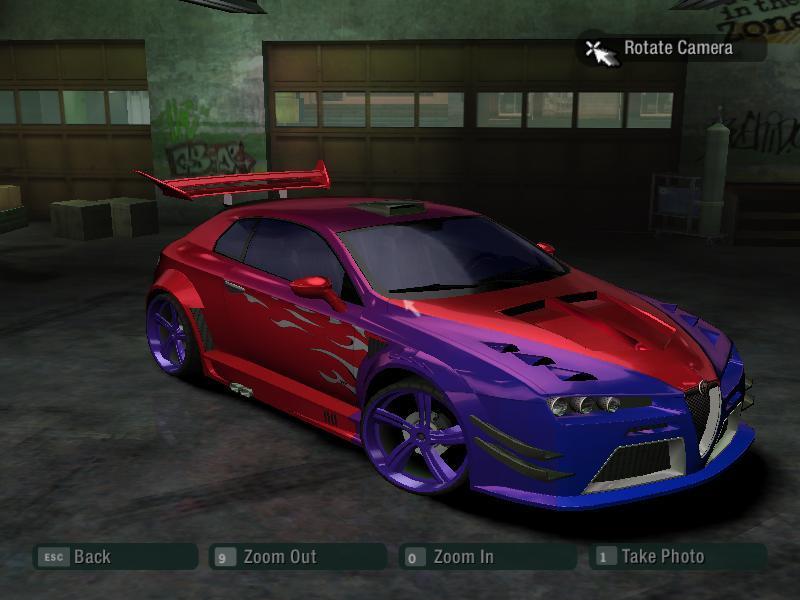800x600 pixels.
Task: Activate the Rotate Camera control
Action: tap(676, 48)
